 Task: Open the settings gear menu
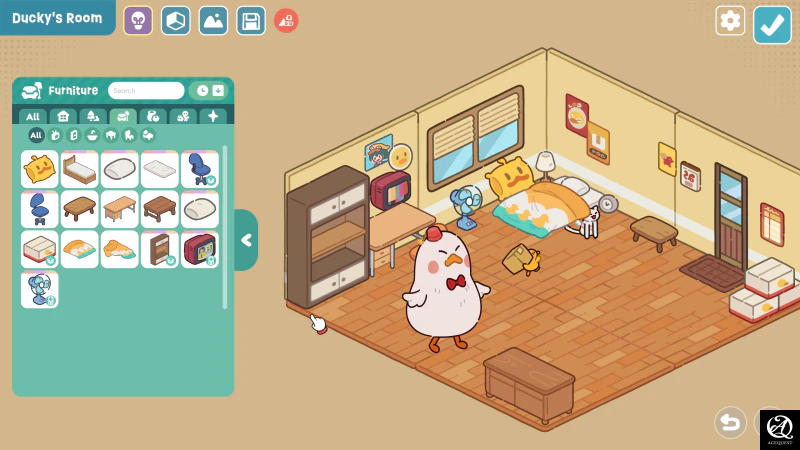pyautogui.click(x=730, y=21)
